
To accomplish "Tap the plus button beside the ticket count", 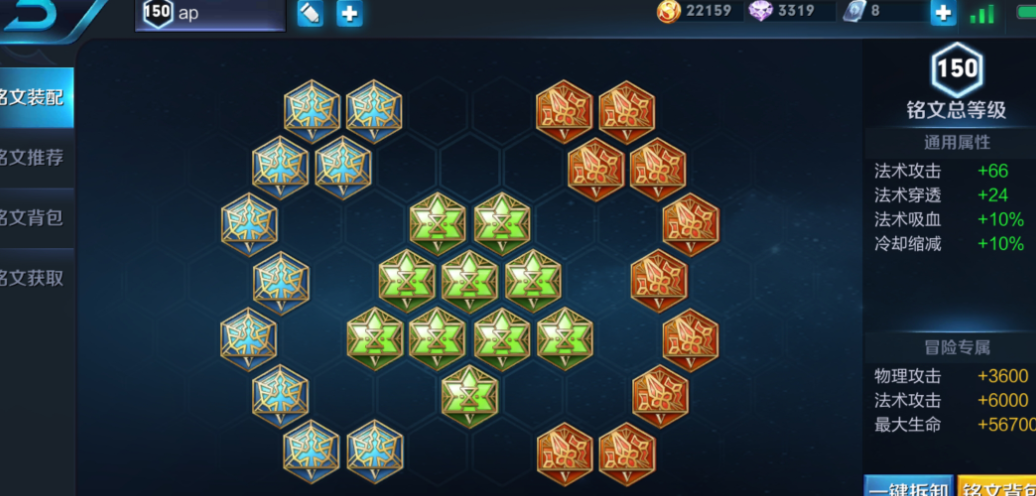I will click(x=942, y=13).
